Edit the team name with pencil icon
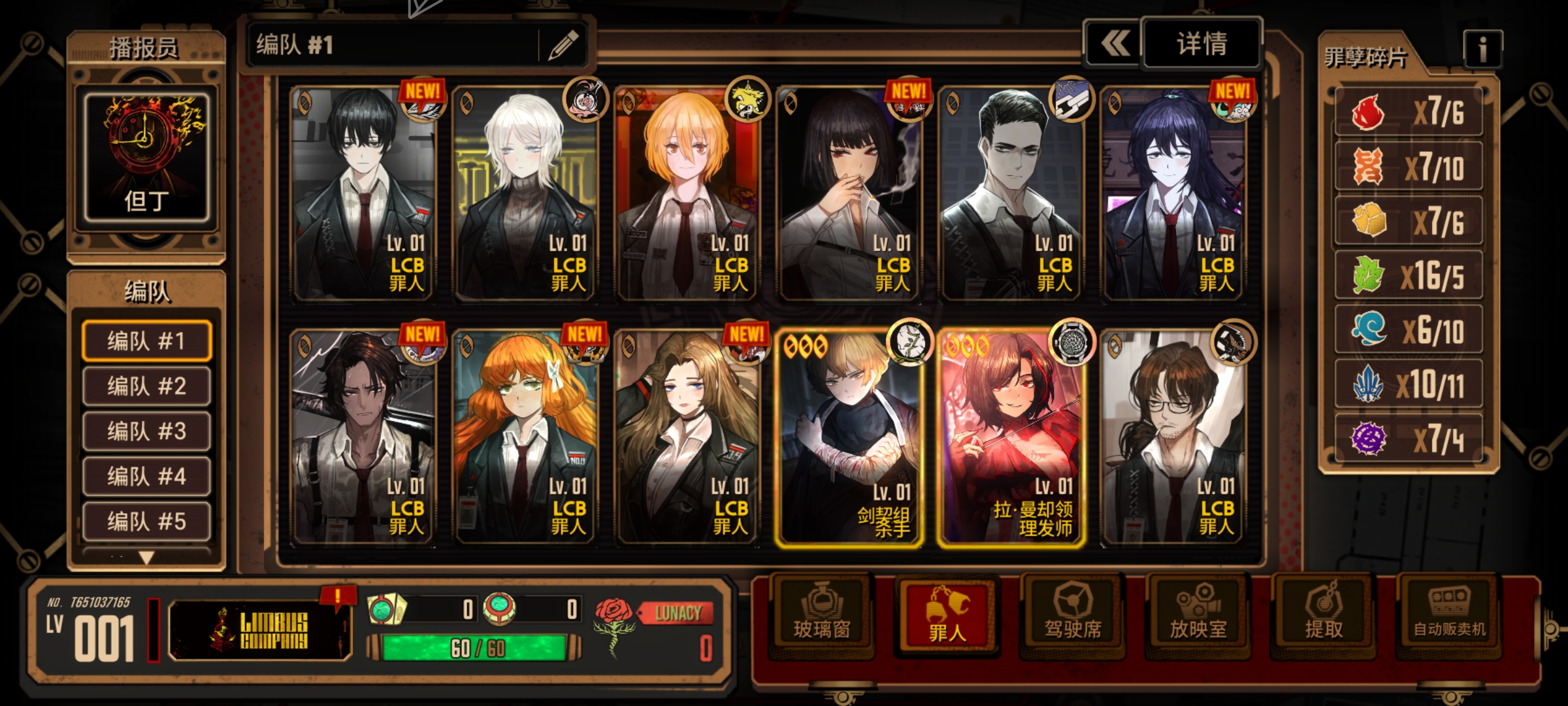 (x=563, y=45)
